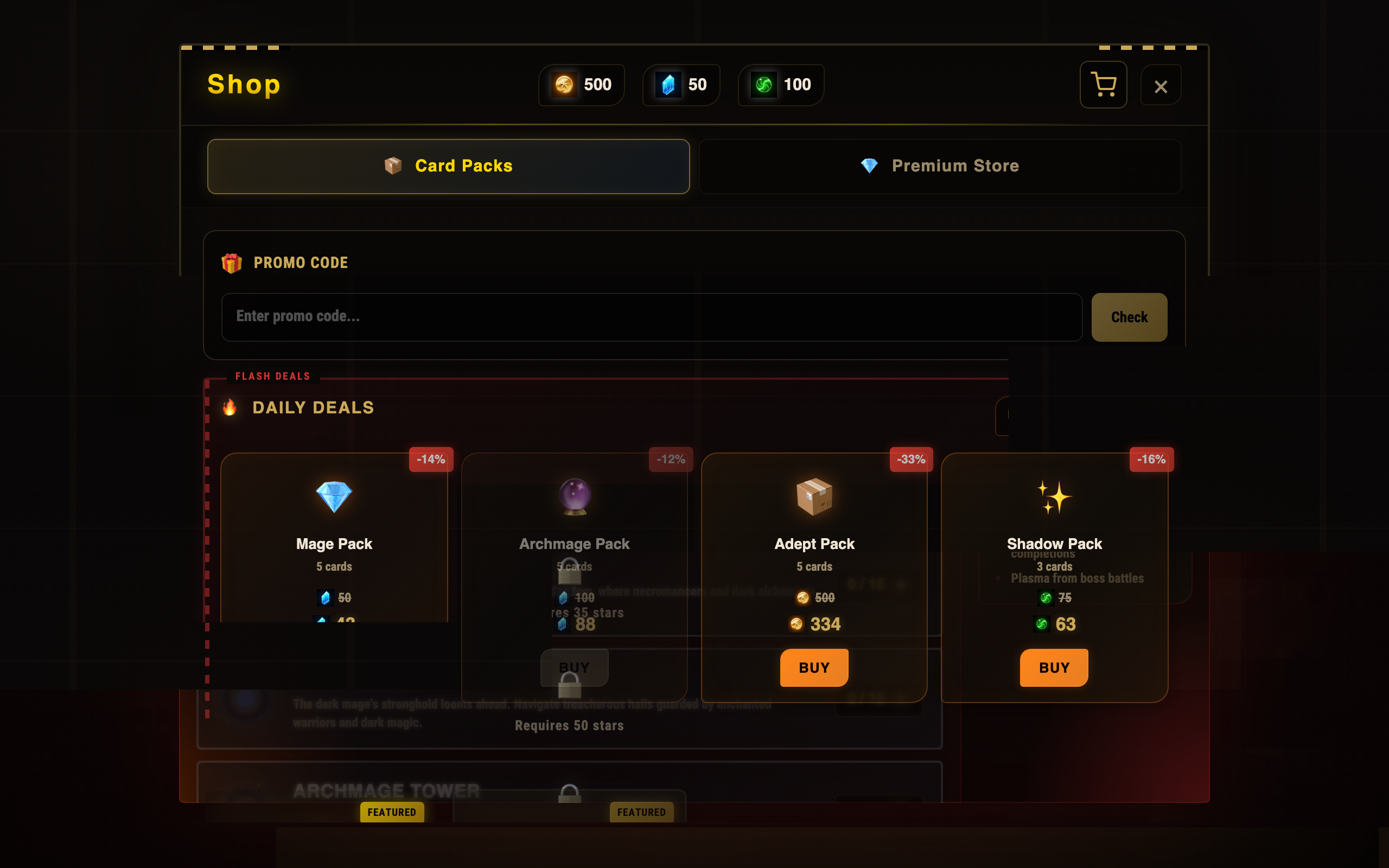Focus the promo code input field
The height and width of the screenshot is (868, 1389).
(651, 317)
